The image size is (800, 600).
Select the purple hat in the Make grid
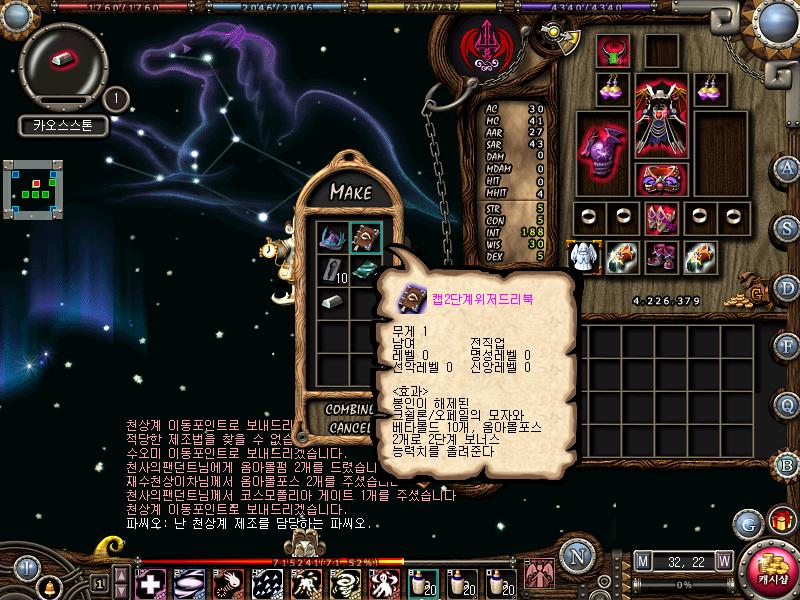point(333,238)
